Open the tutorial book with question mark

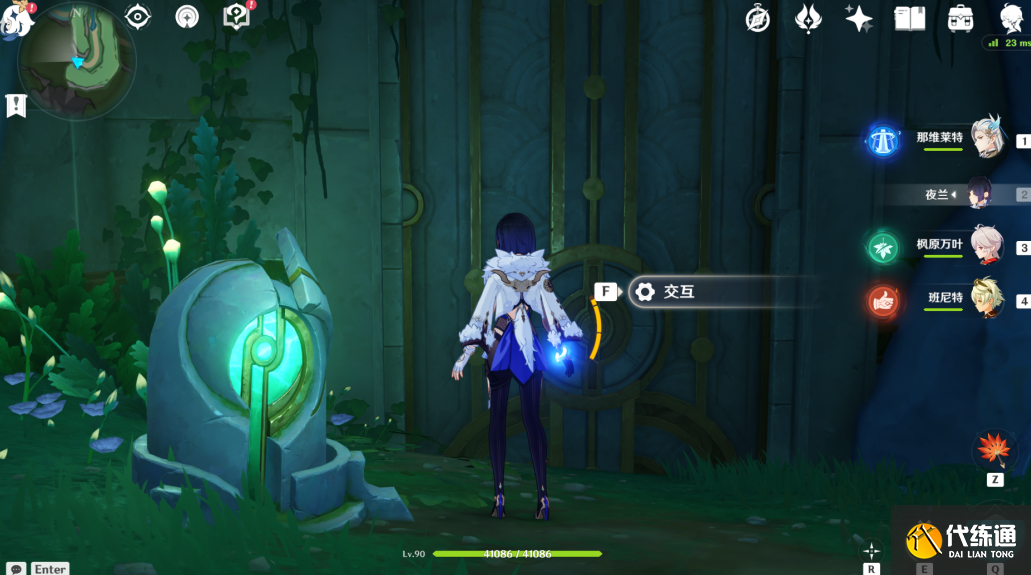pyautogui.click(x=236, y=17)
